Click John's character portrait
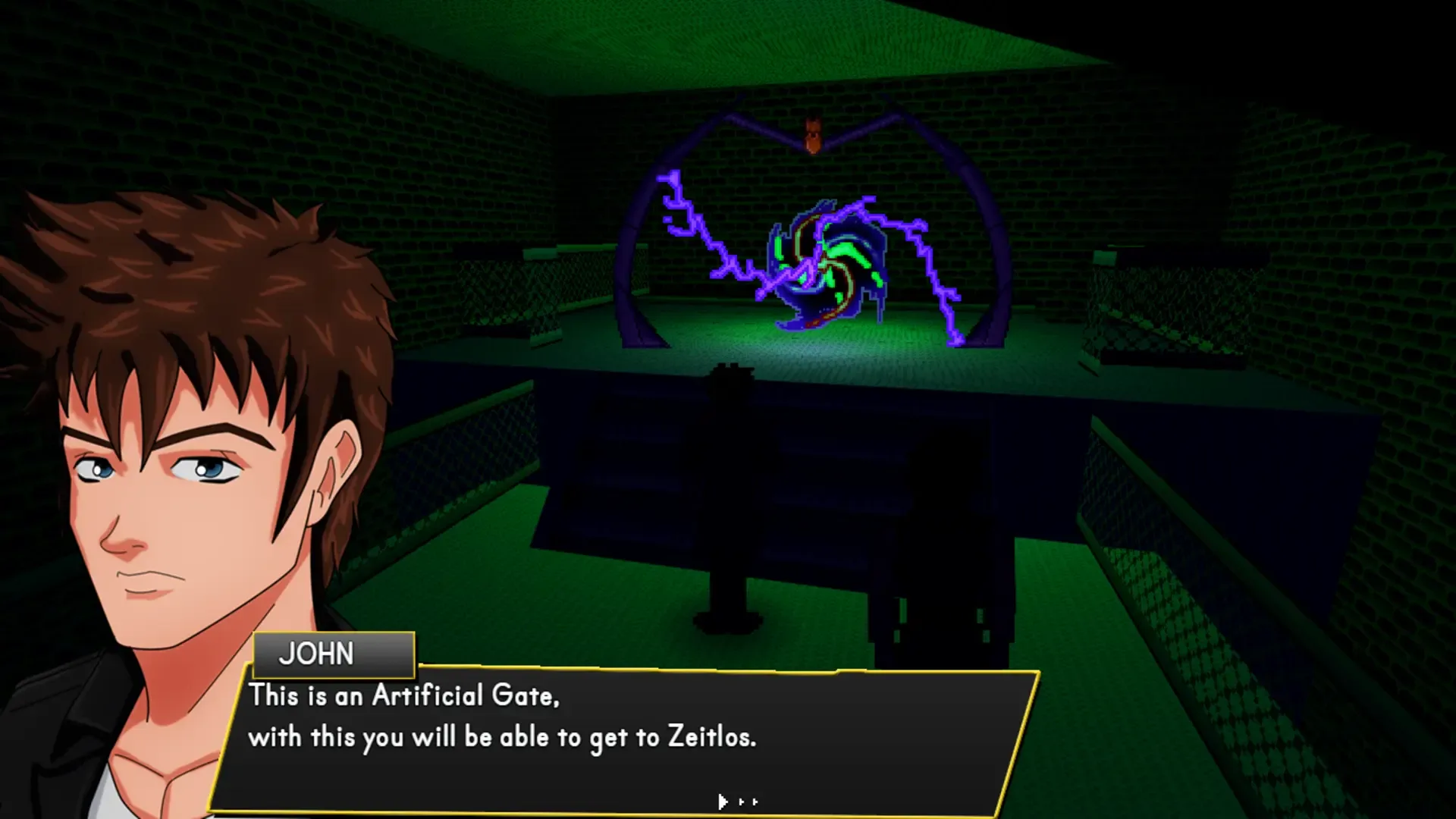The height and width of the screenshot is (819, 1456). click(x=174, y=455)
